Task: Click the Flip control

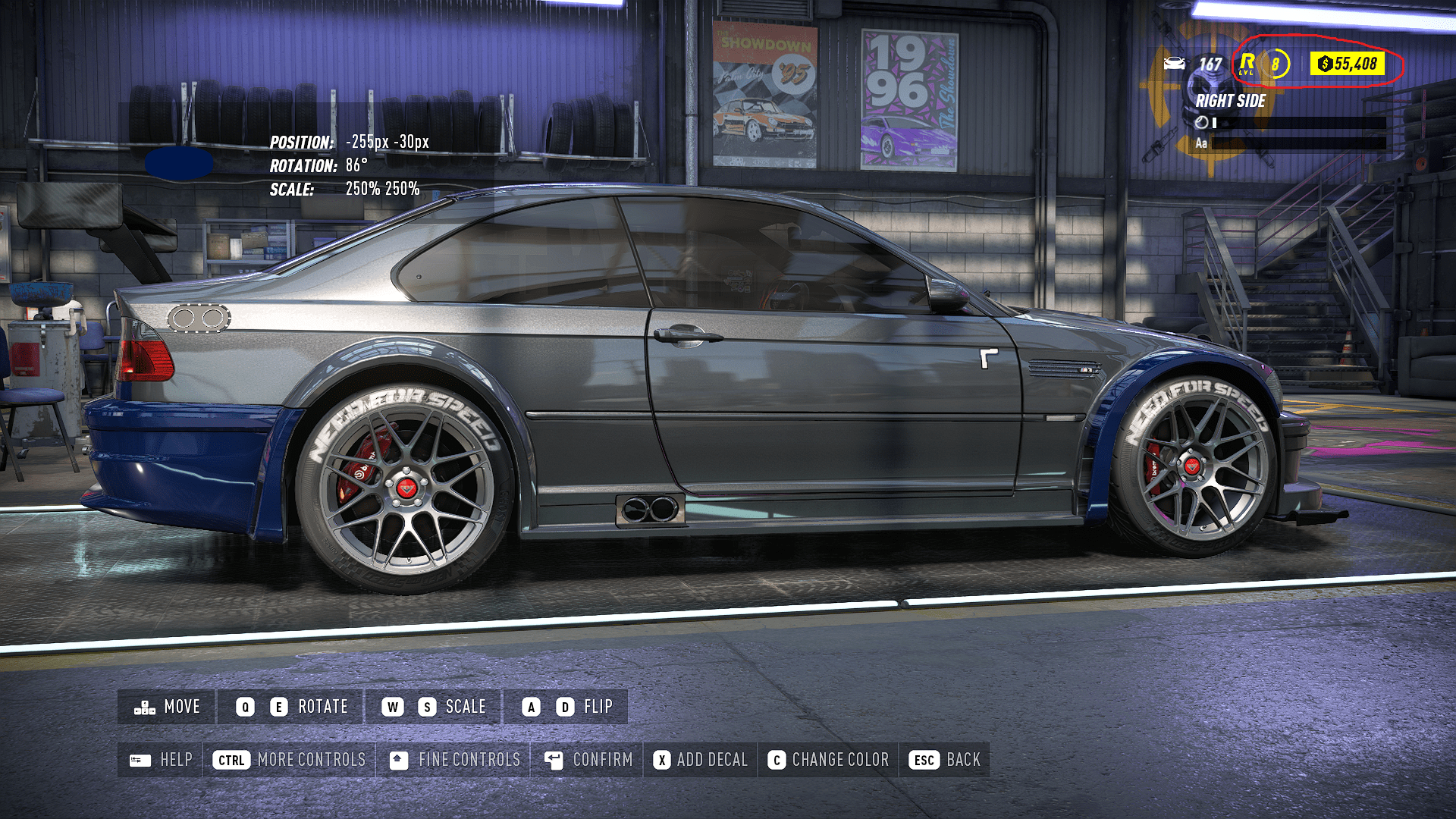Action: 566,707
